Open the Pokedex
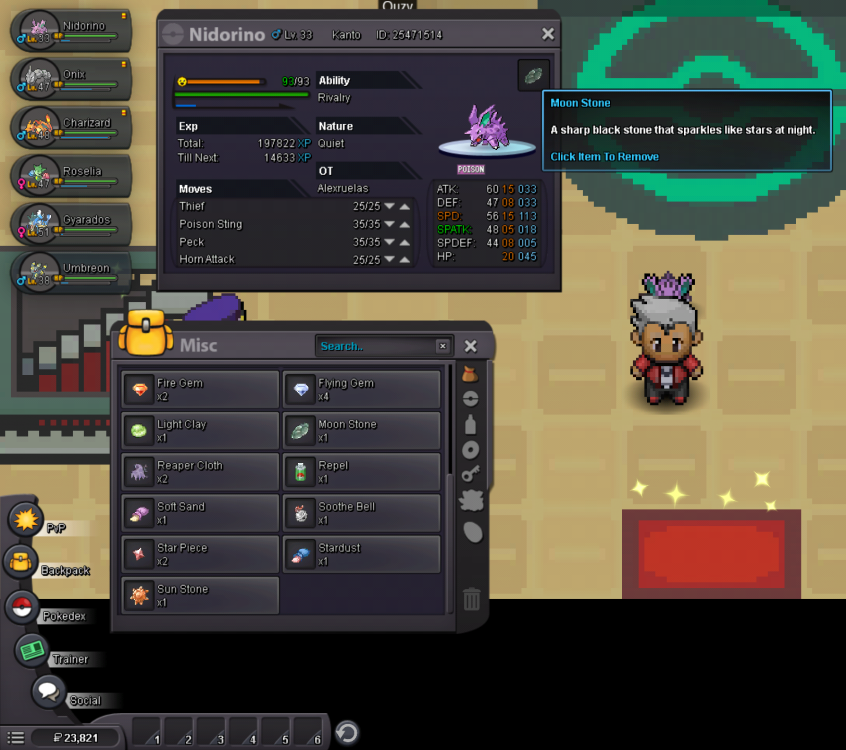The width and height of the screenshot is (846, 750). [22, 606]
